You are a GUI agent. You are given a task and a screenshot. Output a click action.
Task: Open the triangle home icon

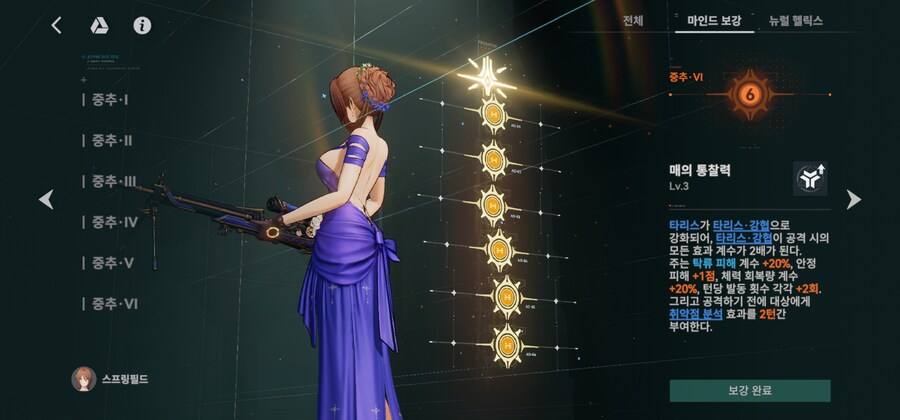[x=99, y=25]
